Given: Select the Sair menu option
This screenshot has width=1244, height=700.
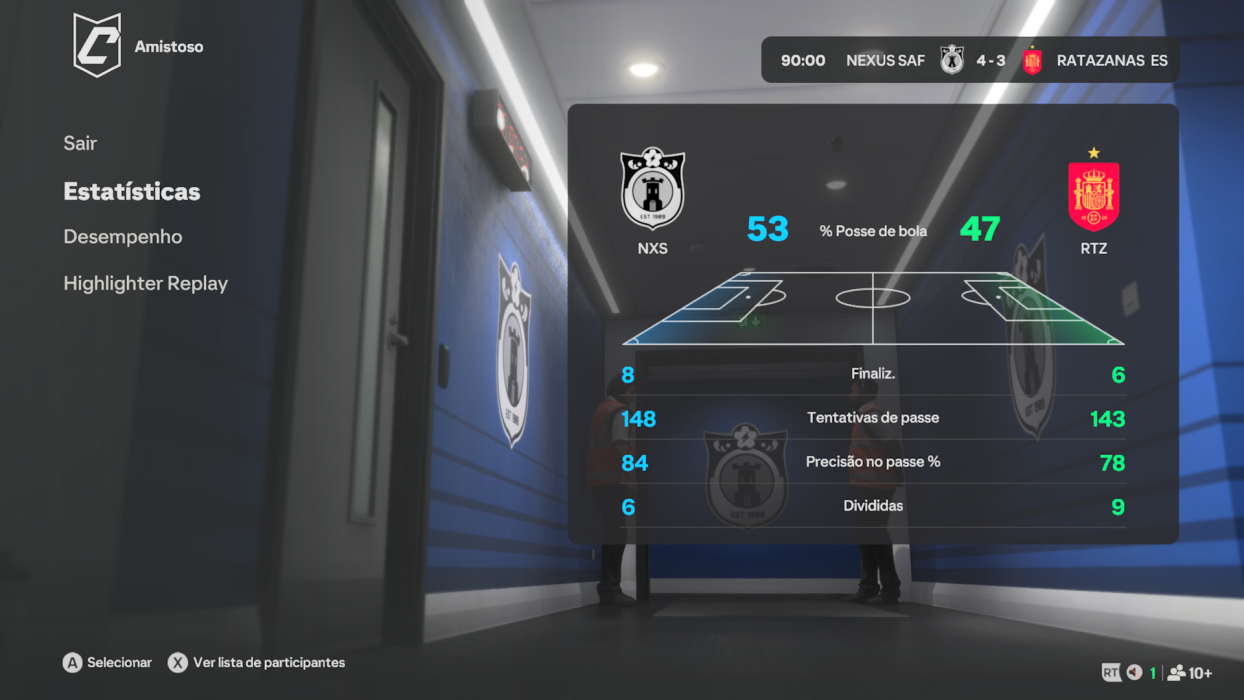Looking at the screenshot, I should pyautogui.click(x=80, y=143).
